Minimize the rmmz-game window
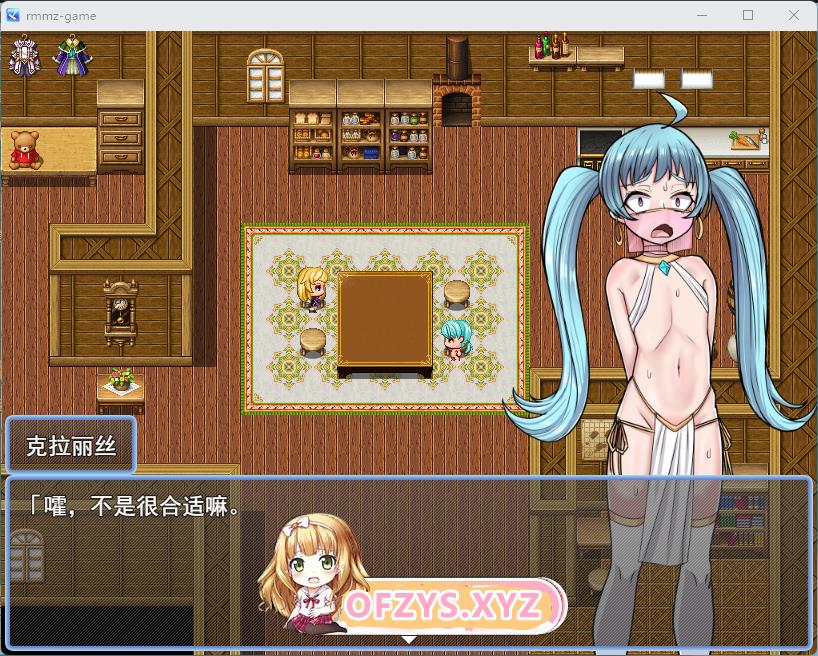 pos(702,15)
